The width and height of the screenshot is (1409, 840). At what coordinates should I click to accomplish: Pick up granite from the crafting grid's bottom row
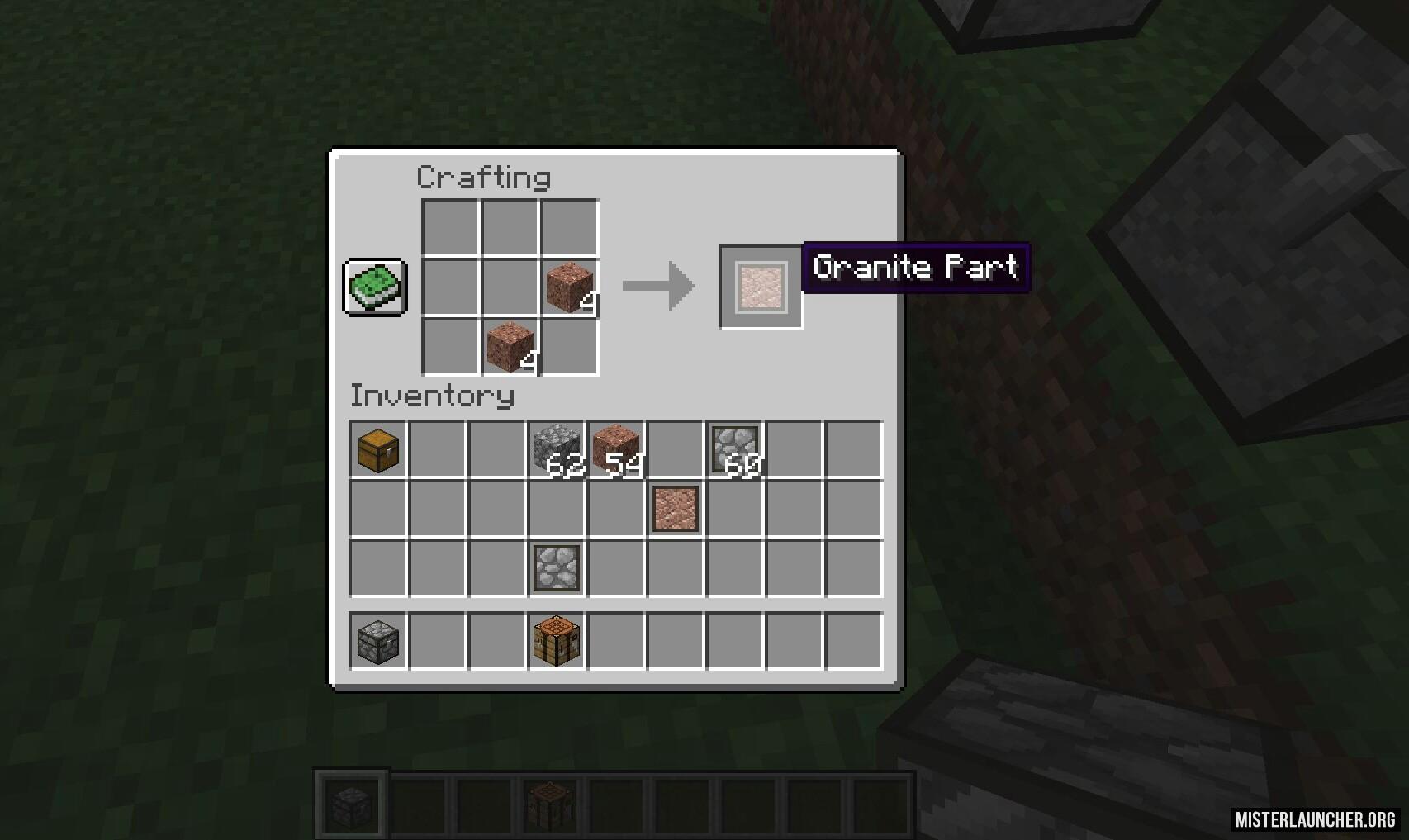point(510,346)
